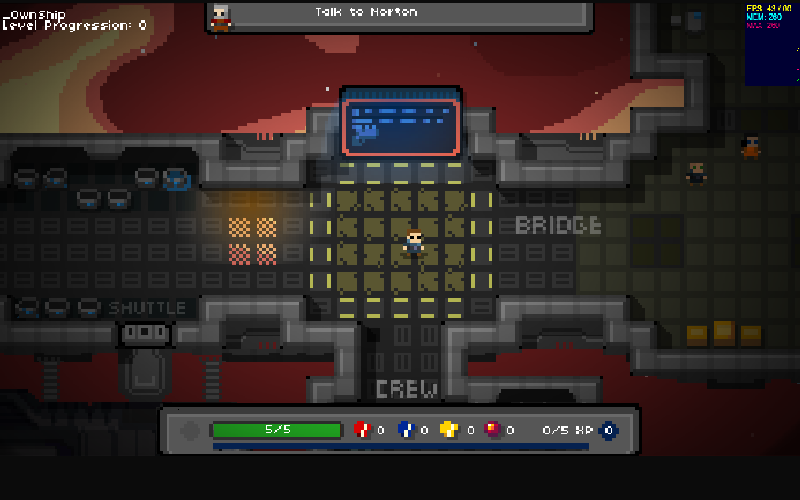Select the blue gem resource icon
Viewport: 800px width, 500px height.
pyautogui.click(x=406, y=430)
